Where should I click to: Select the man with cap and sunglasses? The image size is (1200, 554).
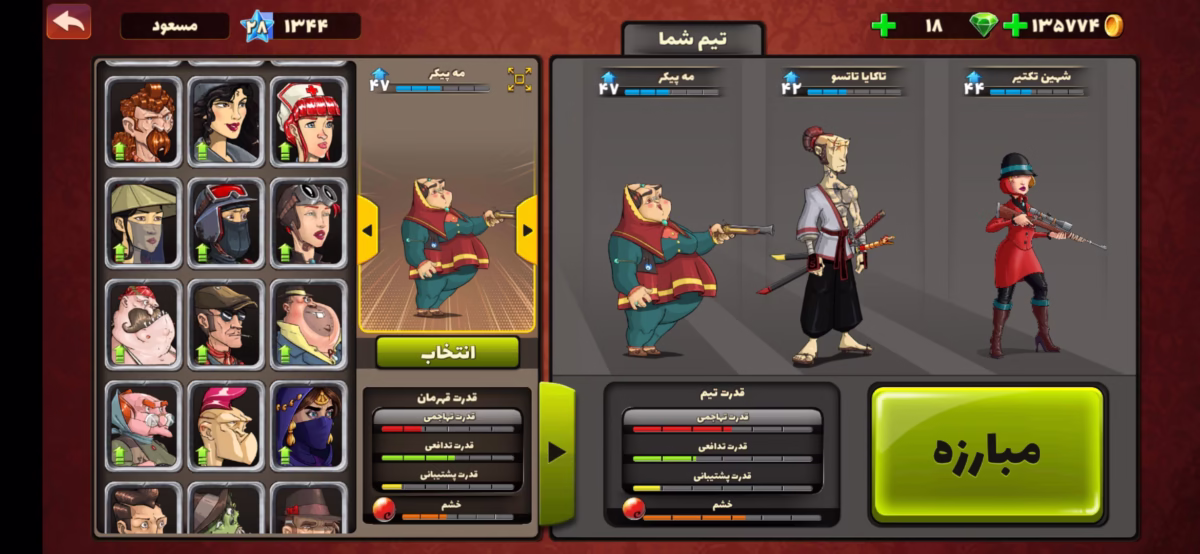(x=226, y=324)
